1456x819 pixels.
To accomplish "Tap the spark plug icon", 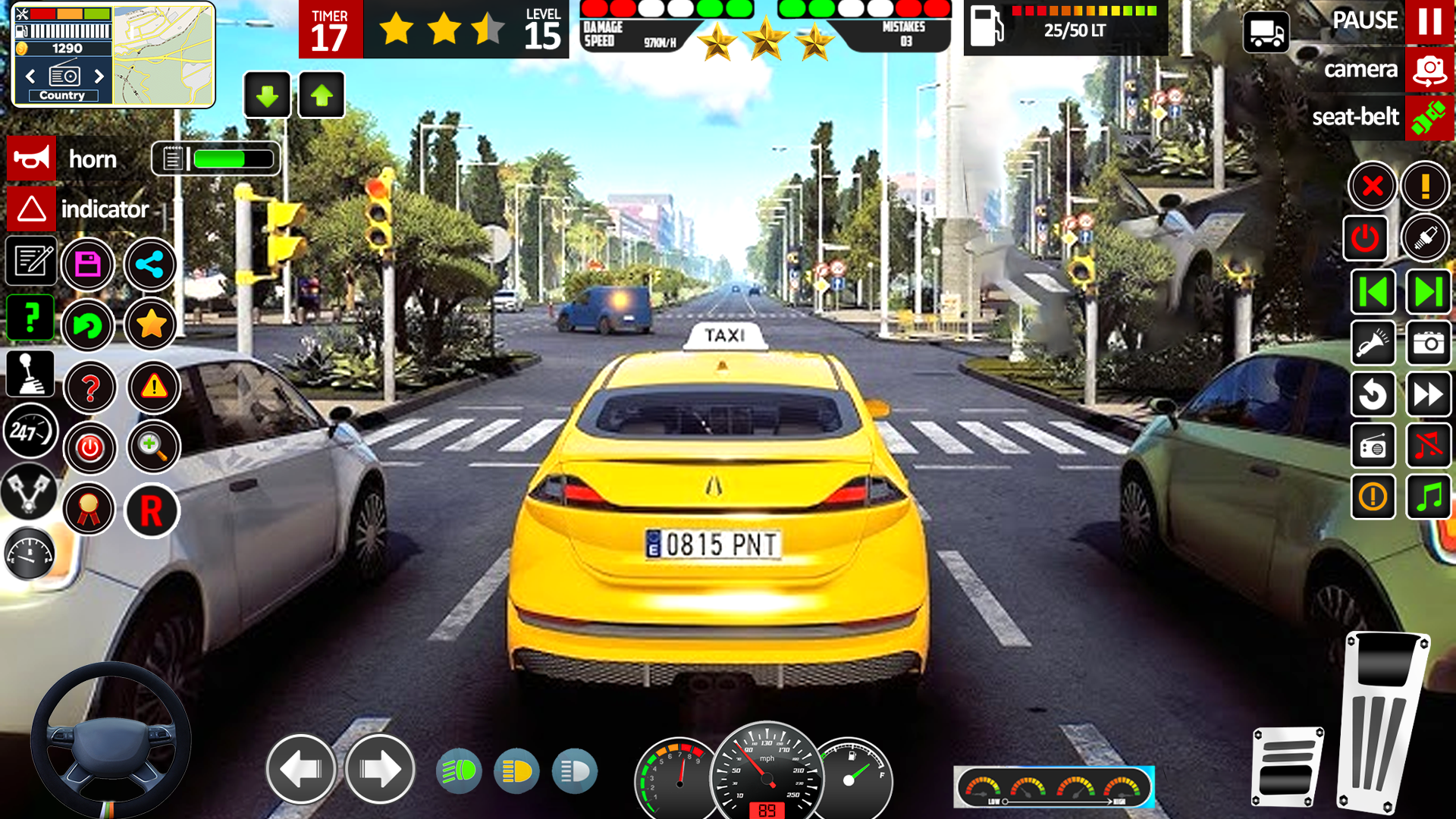I will pos(1425,237).
